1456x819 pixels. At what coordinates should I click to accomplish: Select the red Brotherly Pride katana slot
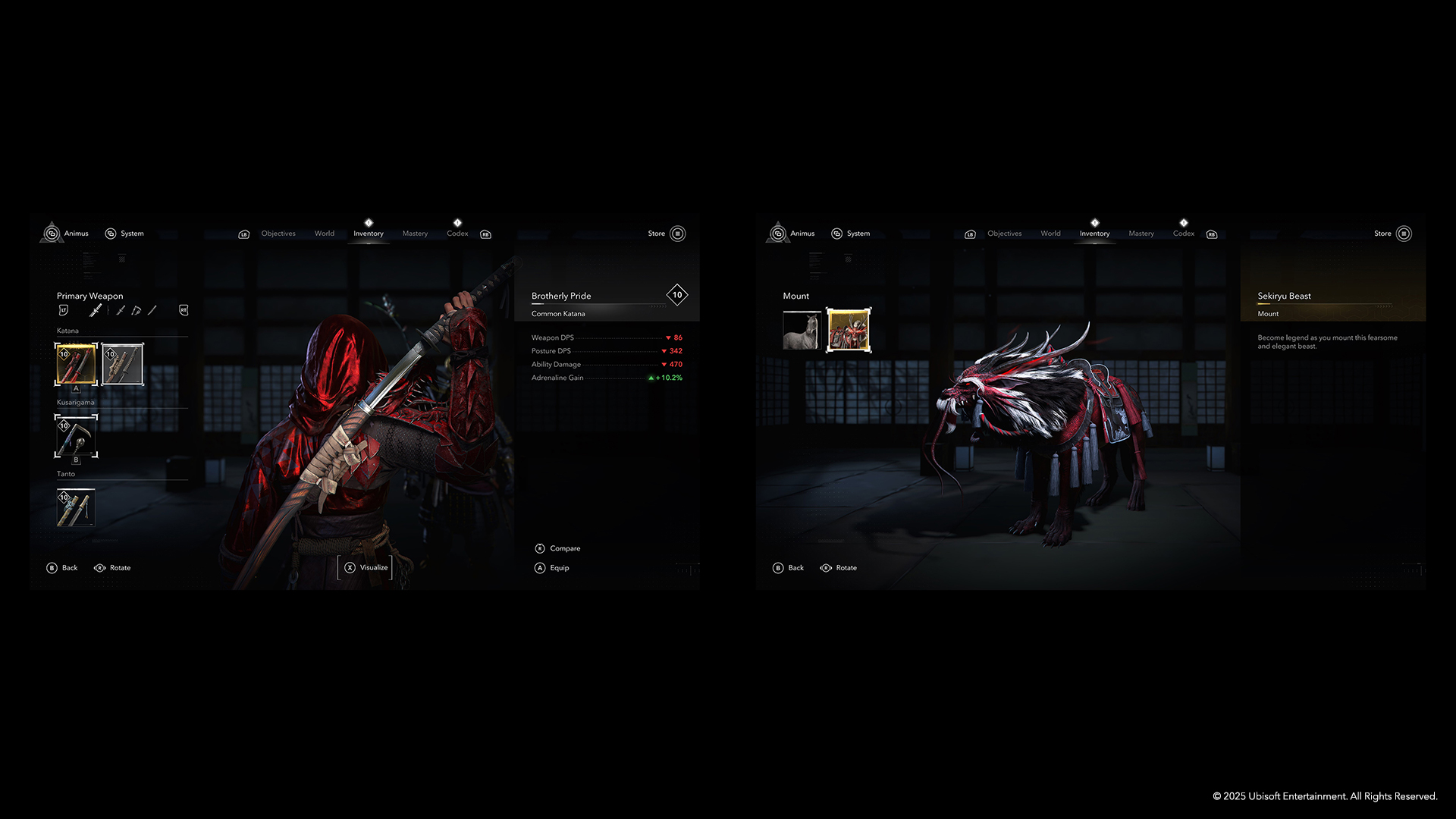click(76, 364)
